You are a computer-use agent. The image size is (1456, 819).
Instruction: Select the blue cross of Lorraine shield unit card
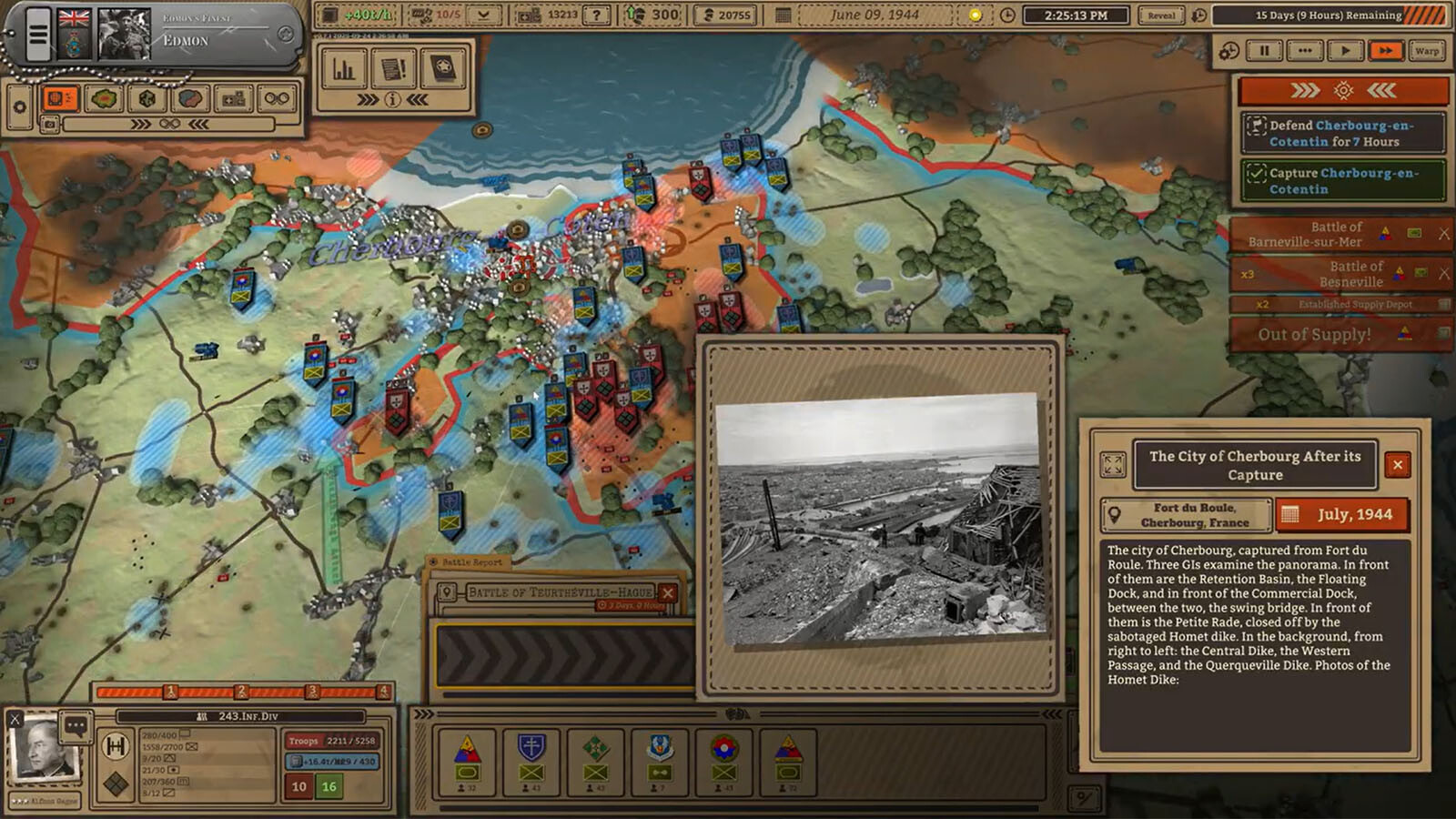[531, 761]
